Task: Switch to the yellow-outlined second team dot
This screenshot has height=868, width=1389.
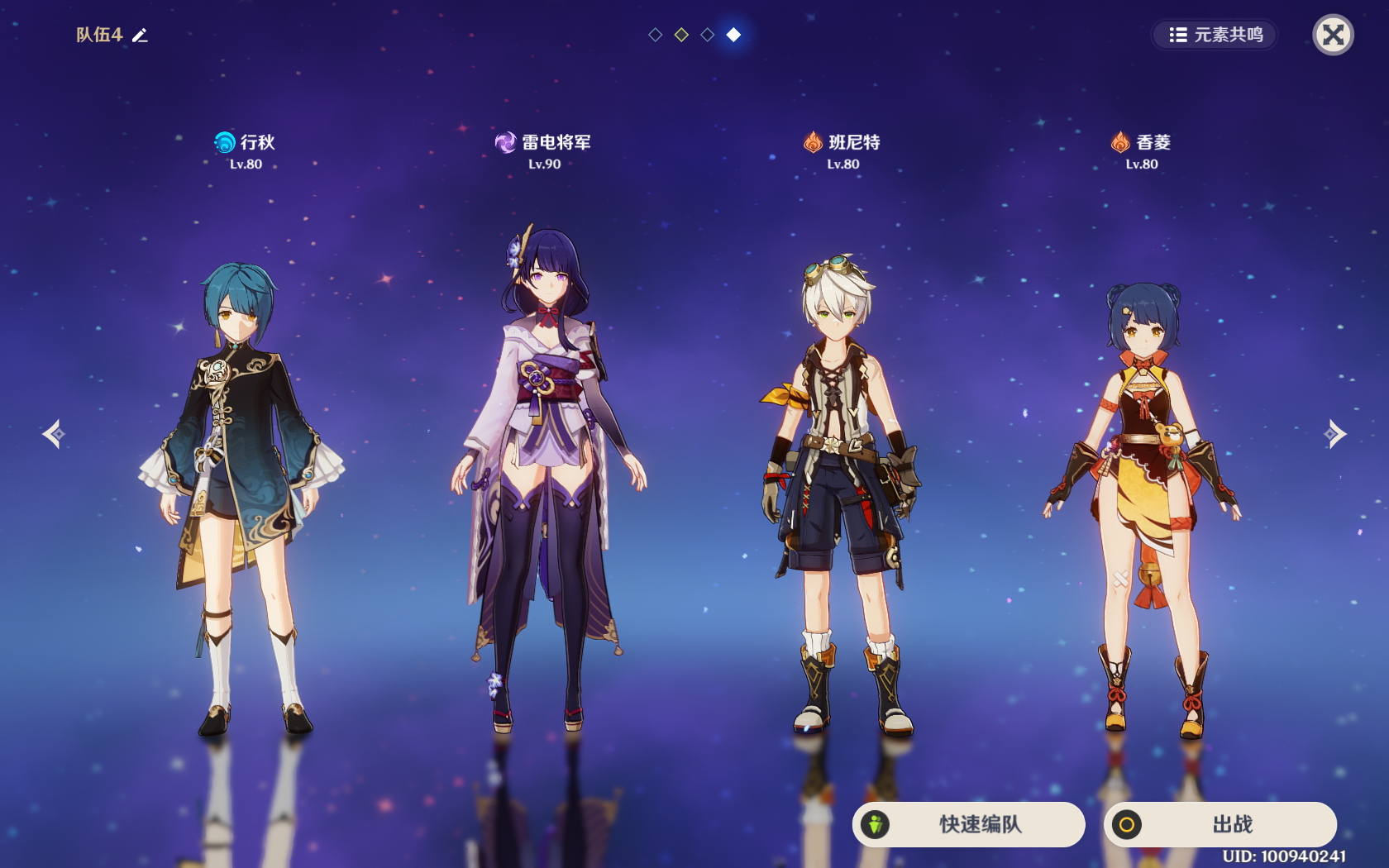Action: [x=681, y=35]
